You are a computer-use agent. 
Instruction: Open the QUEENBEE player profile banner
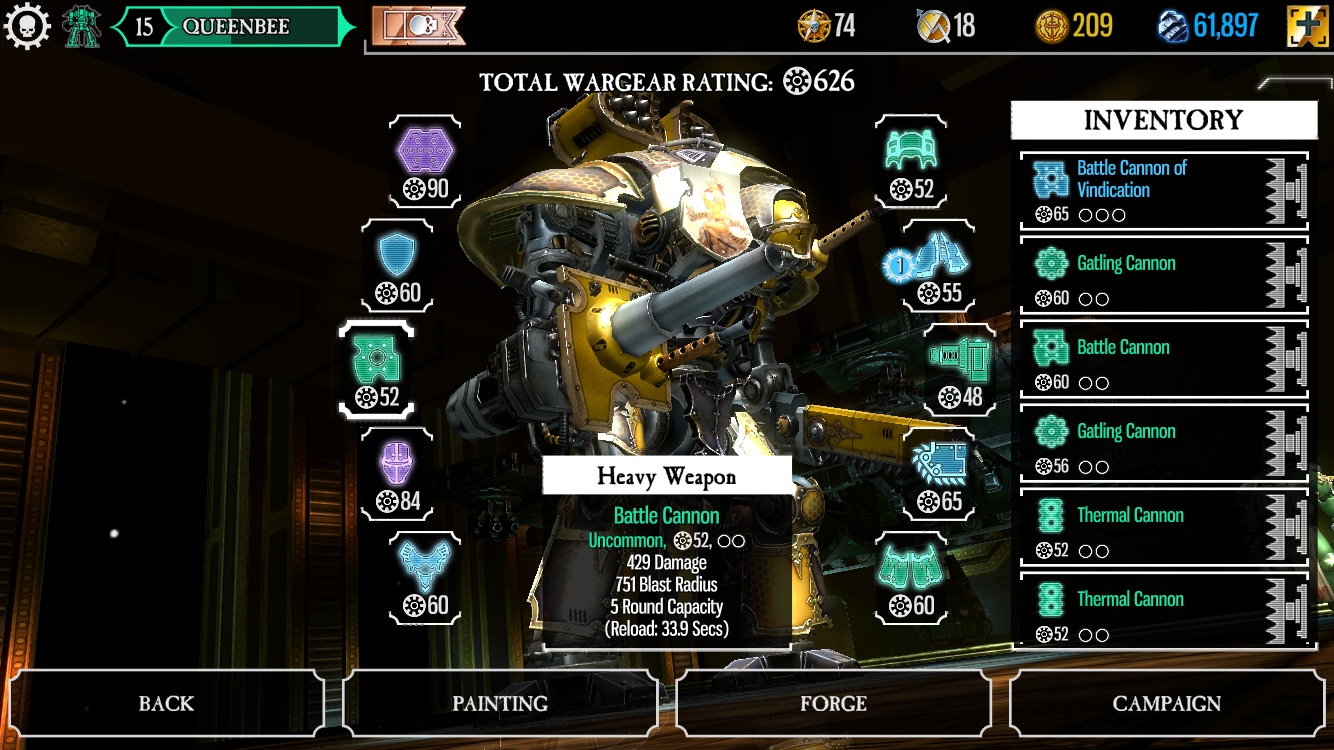[x=235, y=27]
